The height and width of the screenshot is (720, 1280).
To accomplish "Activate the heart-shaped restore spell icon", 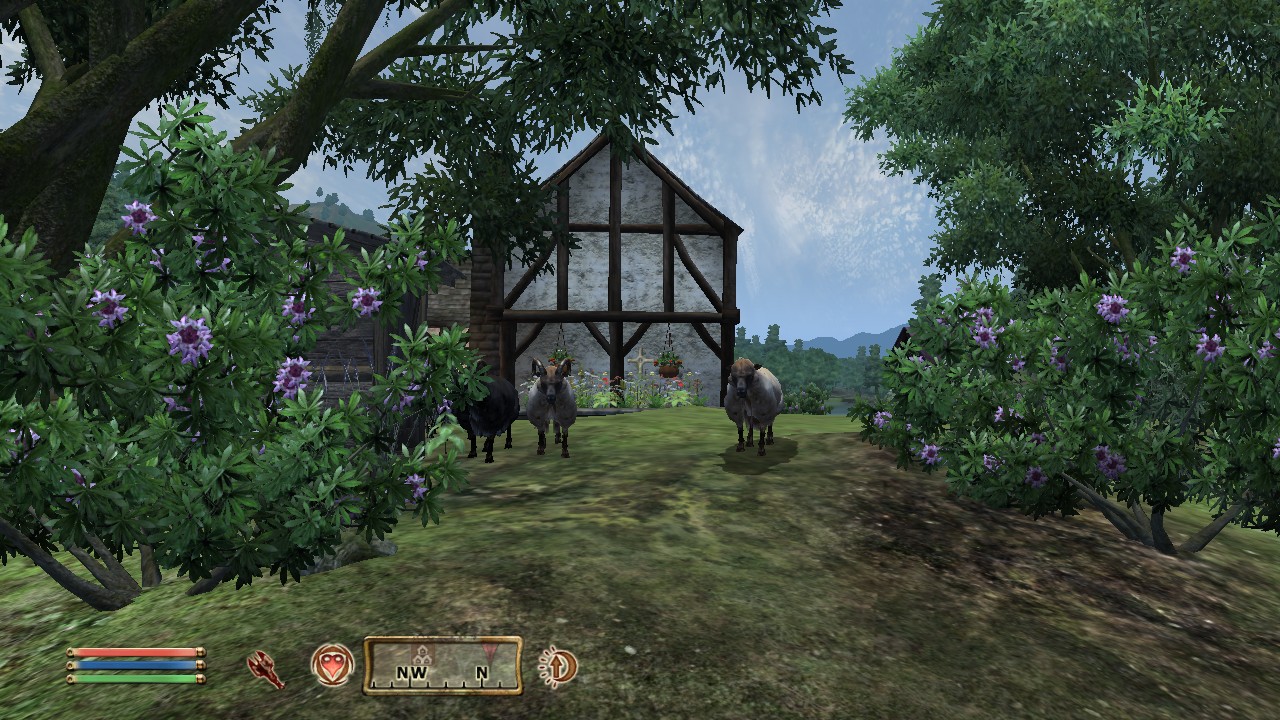I will (332, 665).
